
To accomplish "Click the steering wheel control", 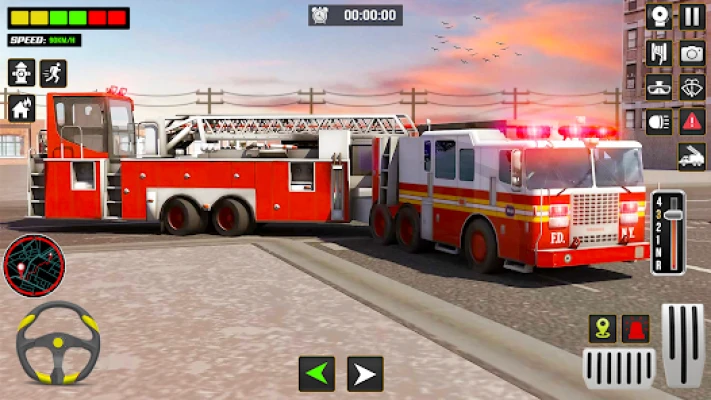I will 58,343.
